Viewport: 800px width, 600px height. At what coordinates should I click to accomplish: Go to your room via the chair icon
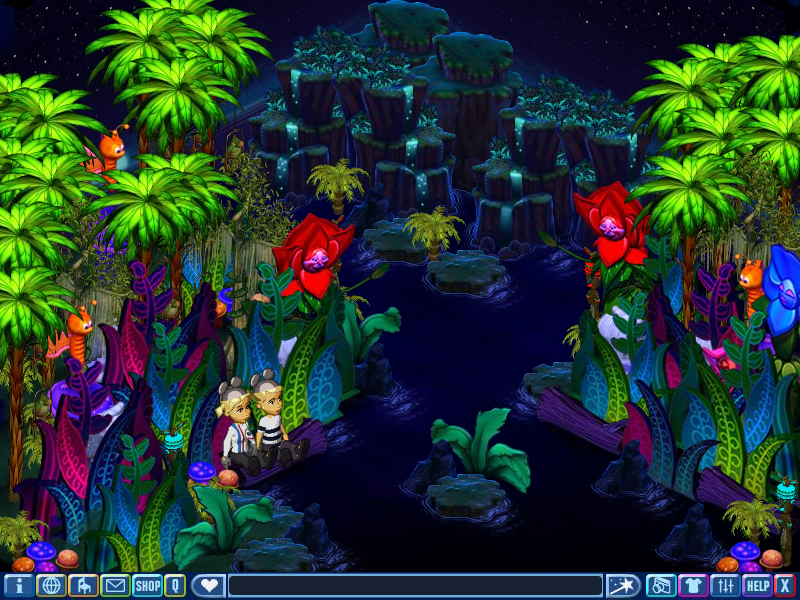coord(83,586)
